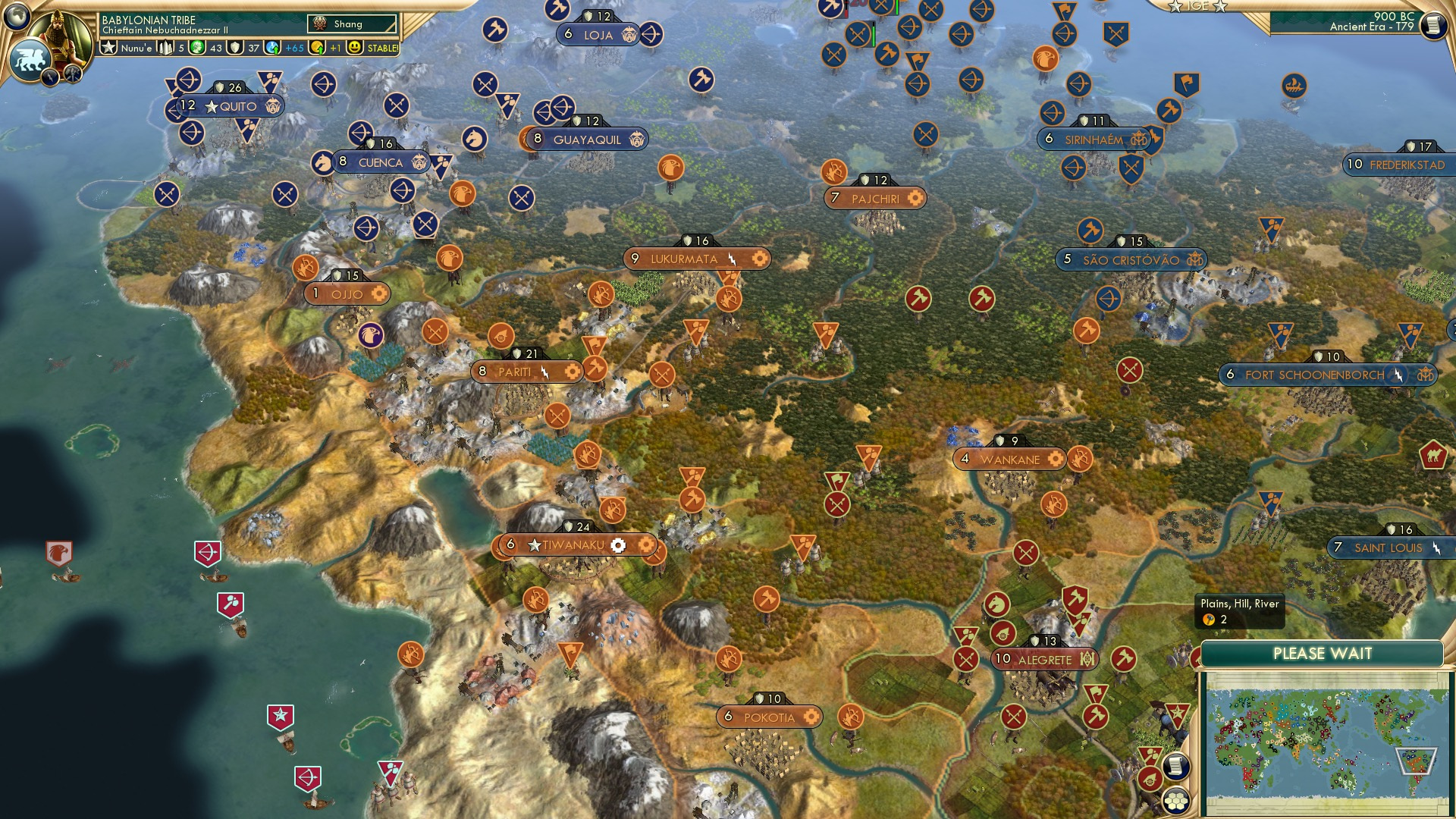Open Pajchiri's city production selector gear

point(916,198)
